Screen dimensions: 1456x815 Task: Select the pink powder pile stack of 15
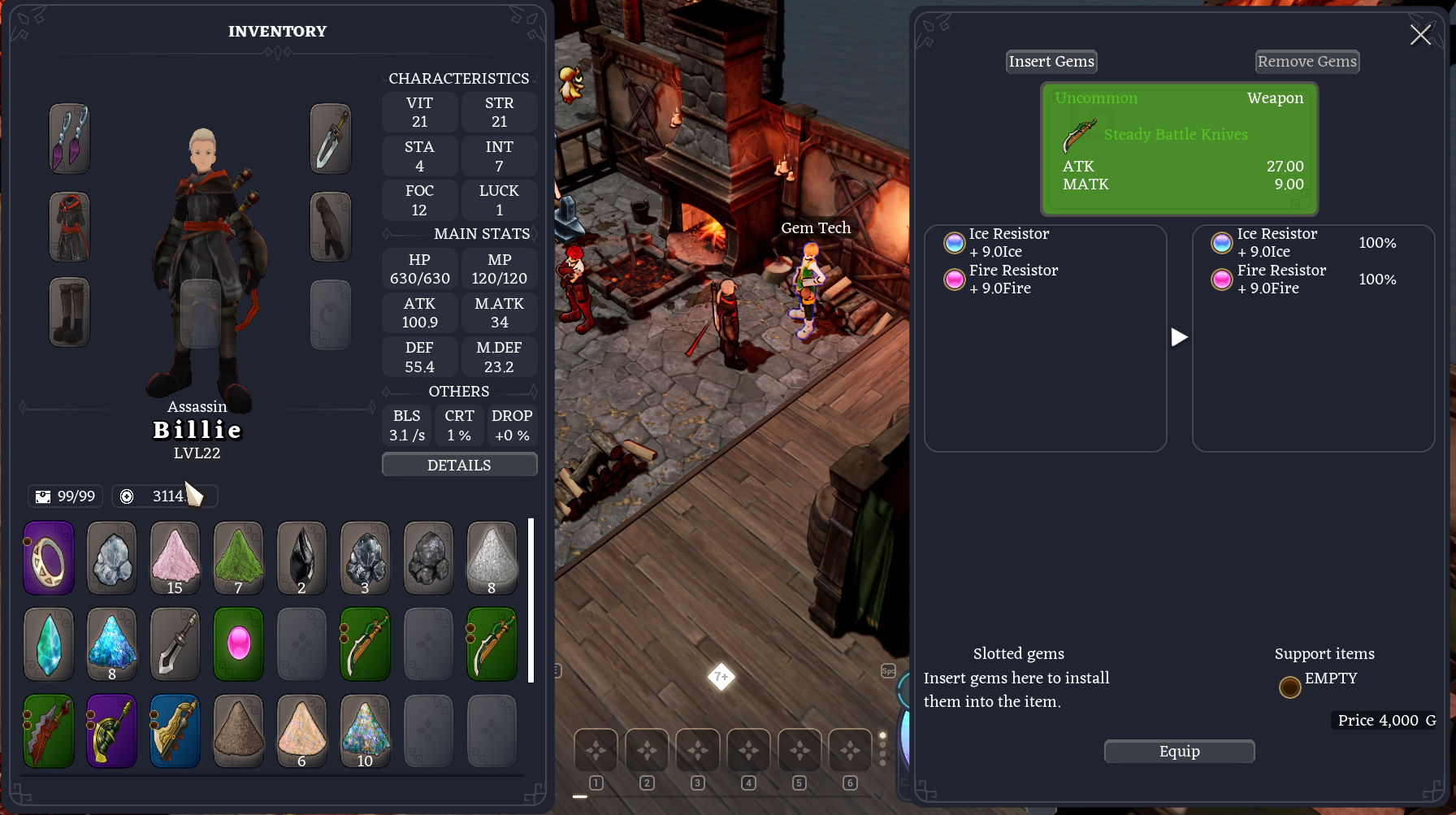point(175,559)
